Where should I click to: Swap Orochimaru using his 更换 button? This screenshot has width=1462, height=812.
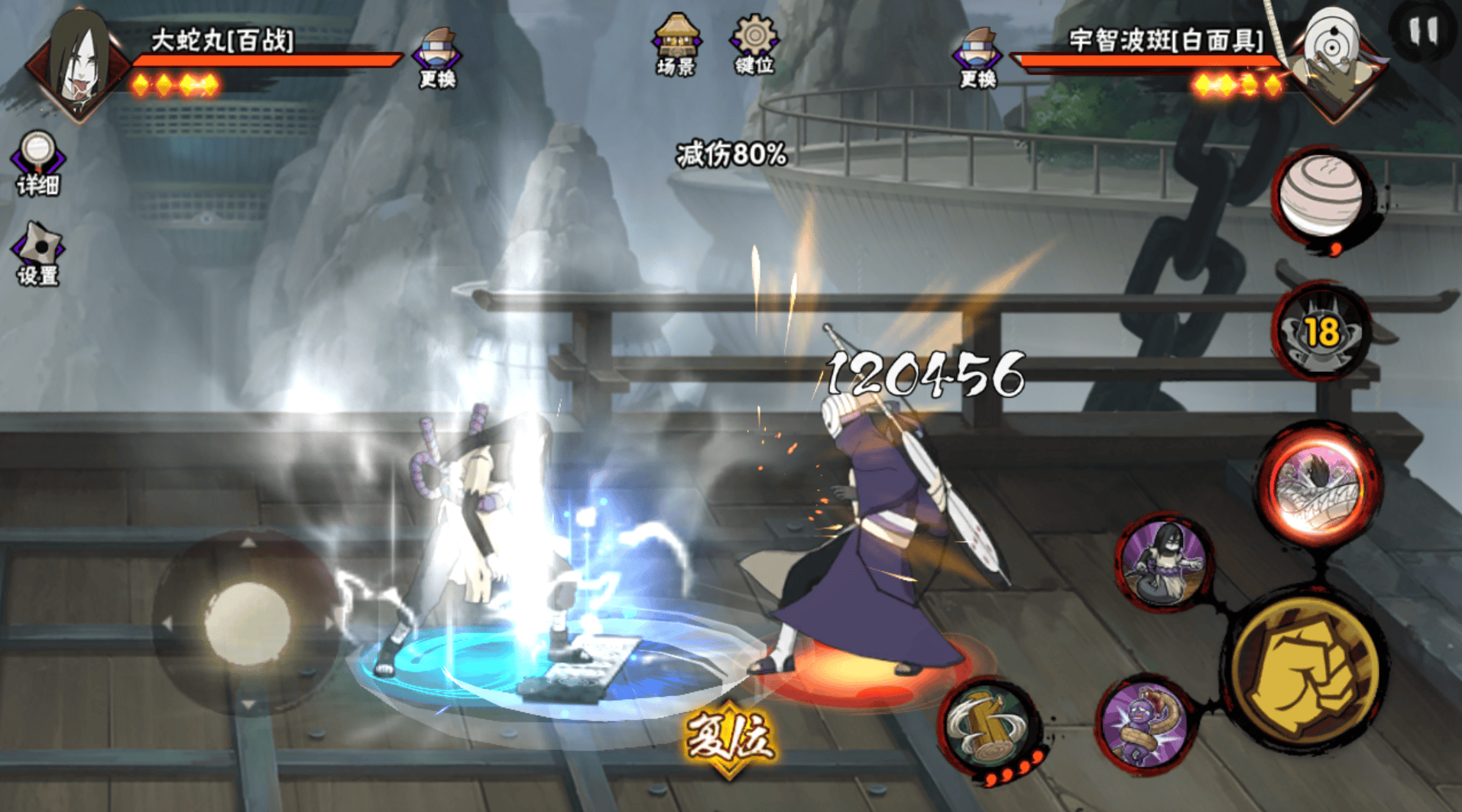coord(437,57)
